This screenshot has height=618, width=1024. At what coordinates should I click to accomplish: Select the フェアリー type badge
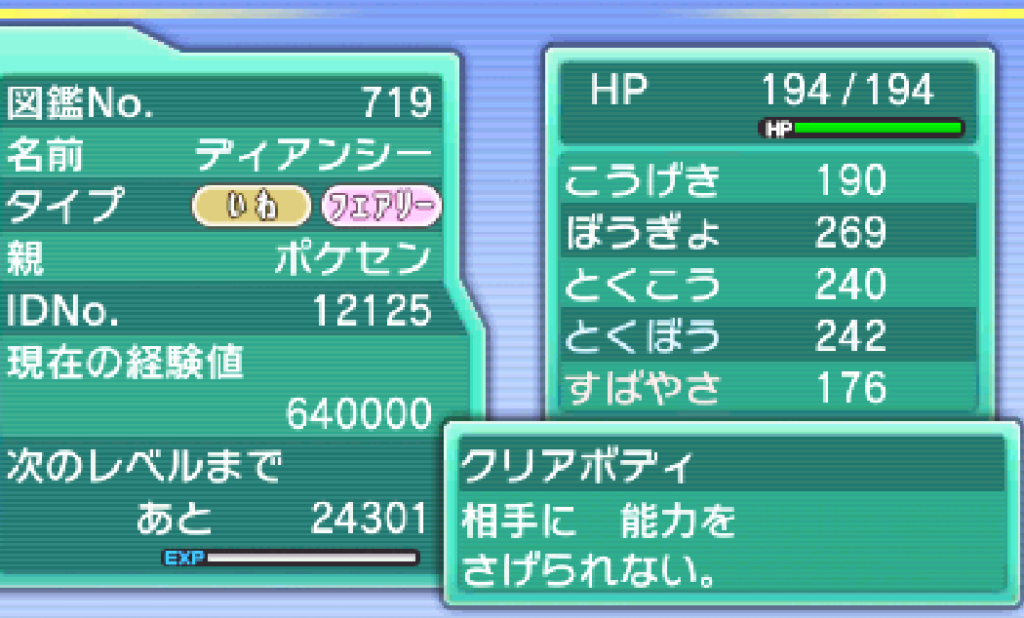380,206
